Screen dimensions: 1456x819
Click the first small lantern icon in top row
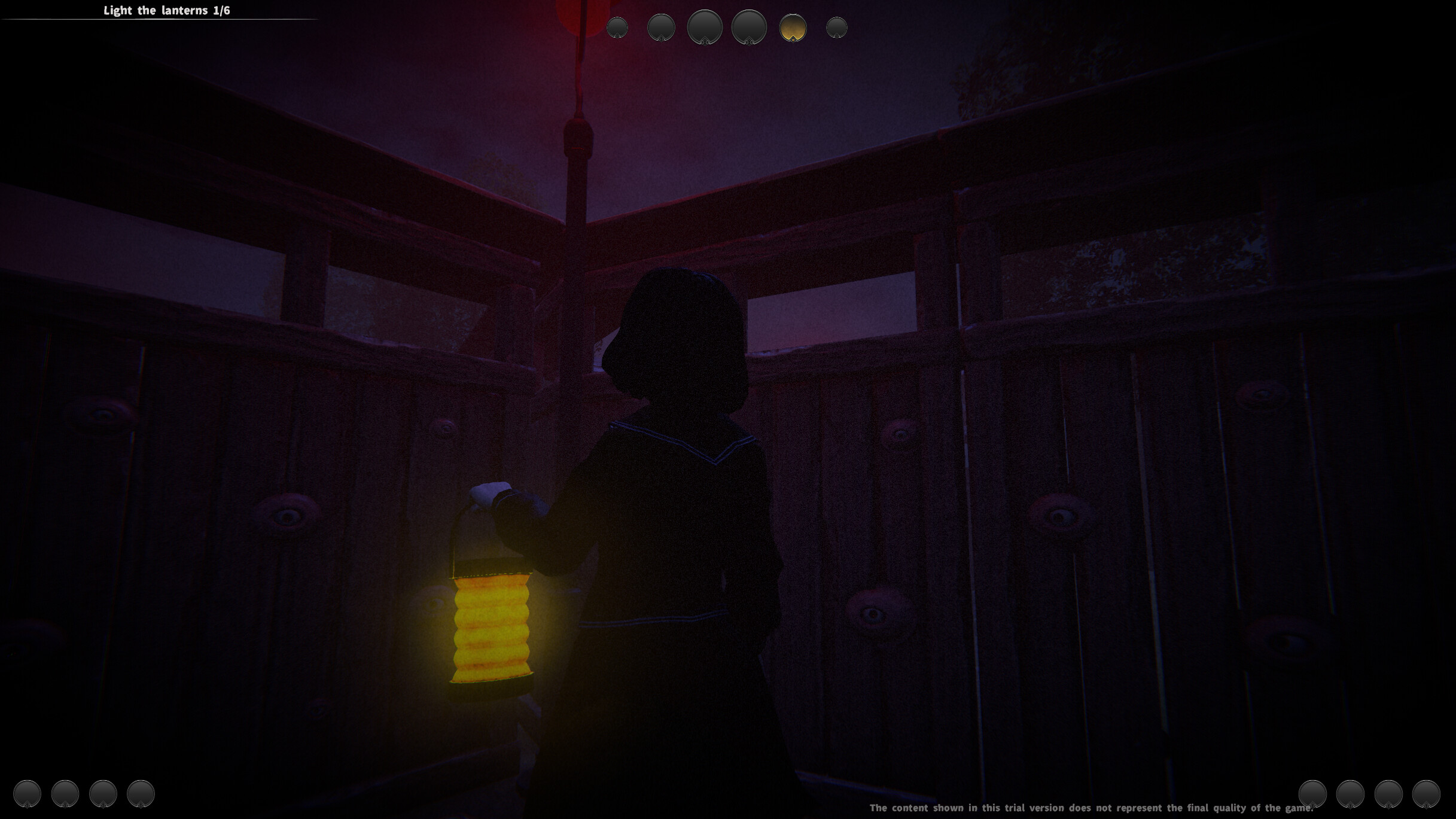pos(619,26)
